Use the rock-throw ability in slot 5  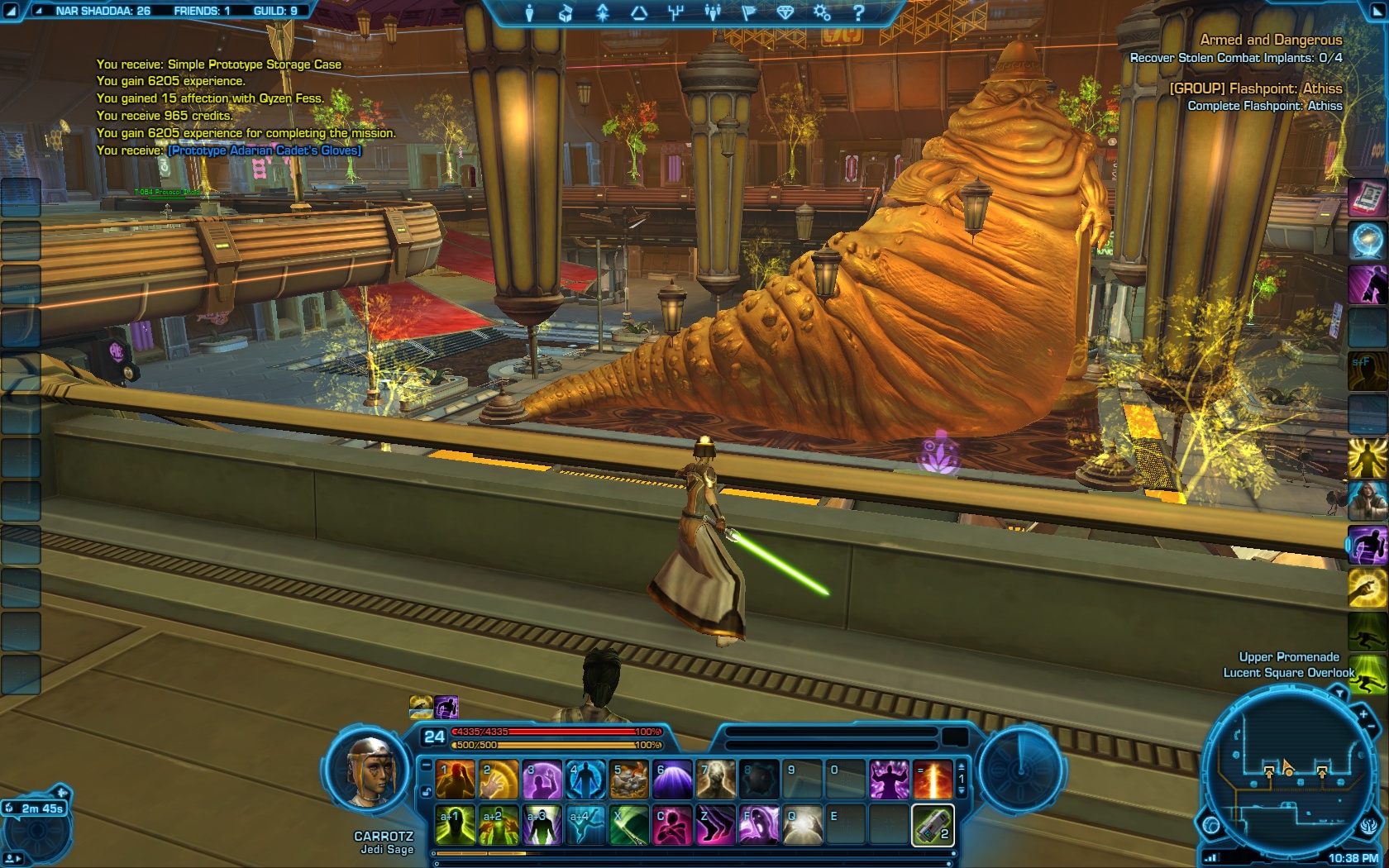pyautogui.click(x=629, y=780)
